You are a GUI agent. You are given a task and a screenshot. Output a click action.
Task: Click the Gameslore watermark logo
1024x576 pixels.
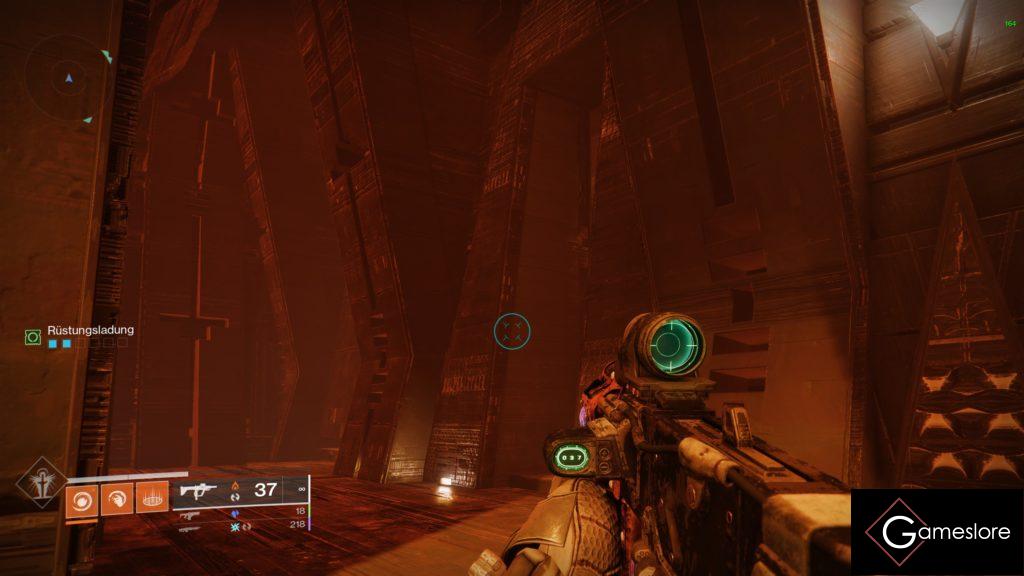[937, 532]
